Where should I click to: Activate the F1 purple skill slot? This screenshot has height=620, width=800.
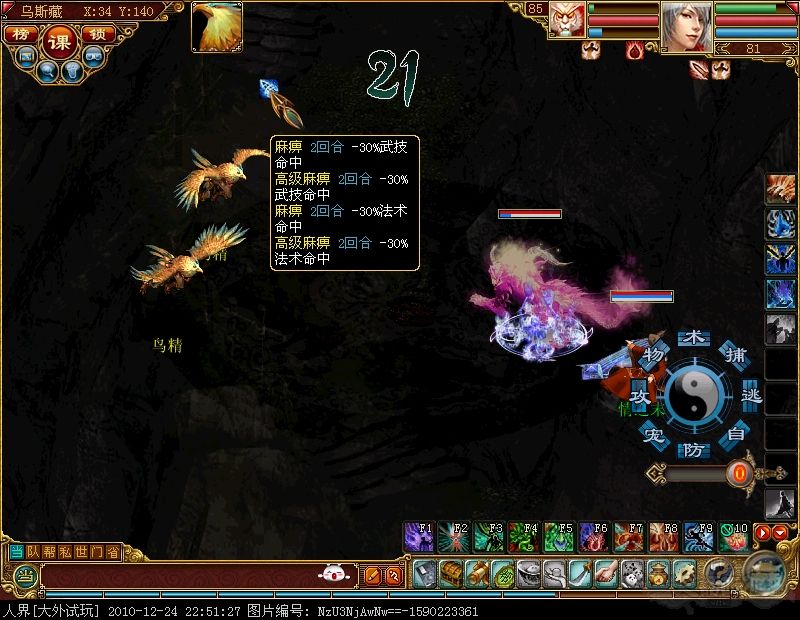(418, 537)
